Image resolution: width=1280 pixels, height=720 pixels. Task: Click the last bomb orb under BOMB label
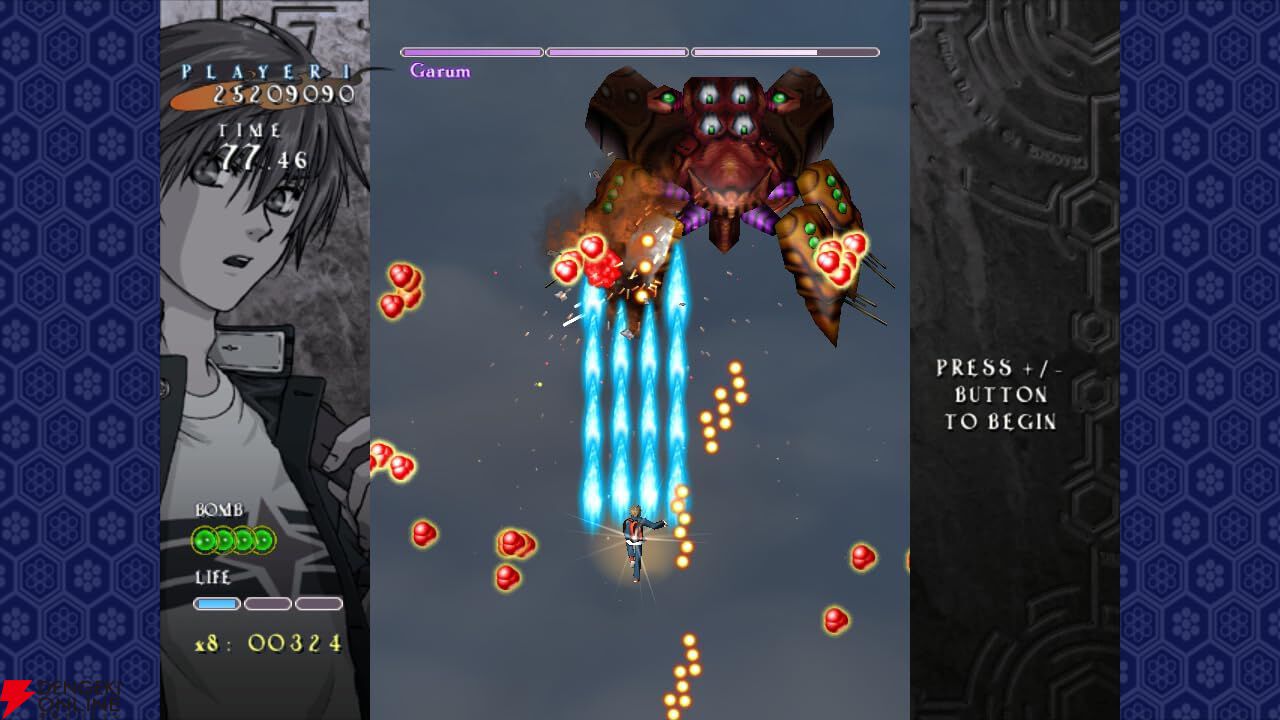click(x=264, y=540)
